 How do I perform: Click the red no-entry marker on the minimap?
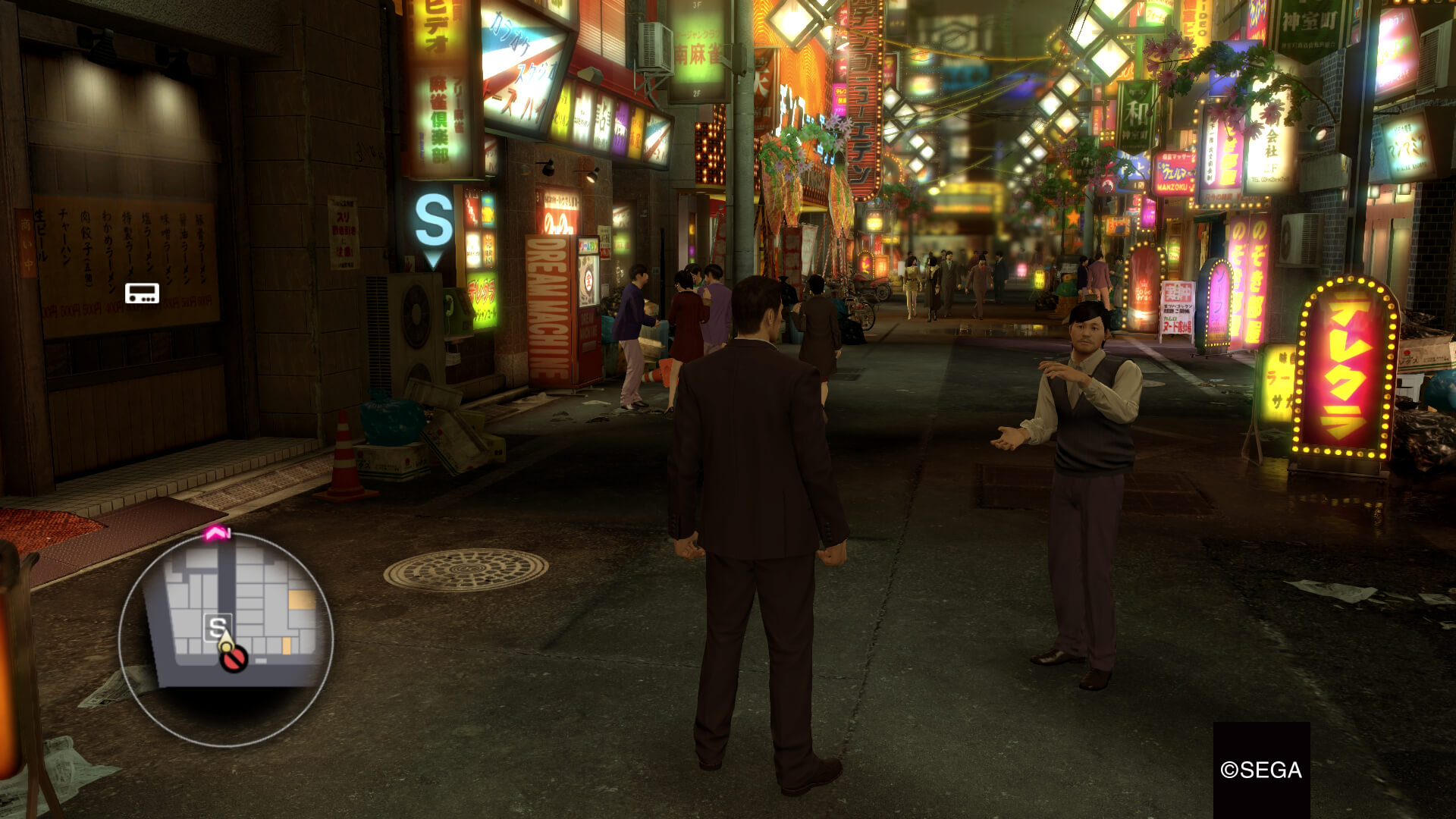coord(234,659)
